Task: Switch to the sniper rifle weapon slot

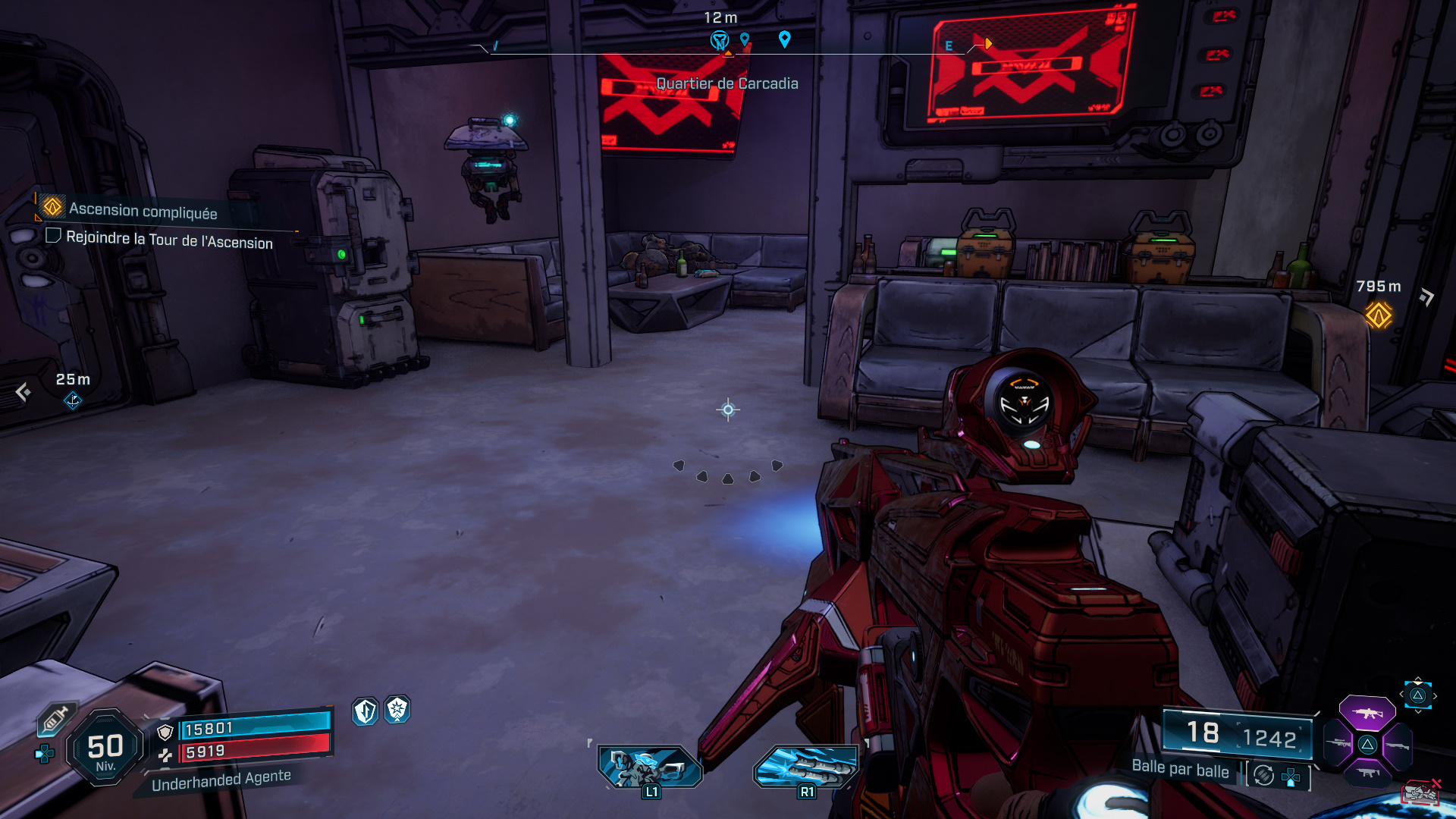Action: 1338,744
